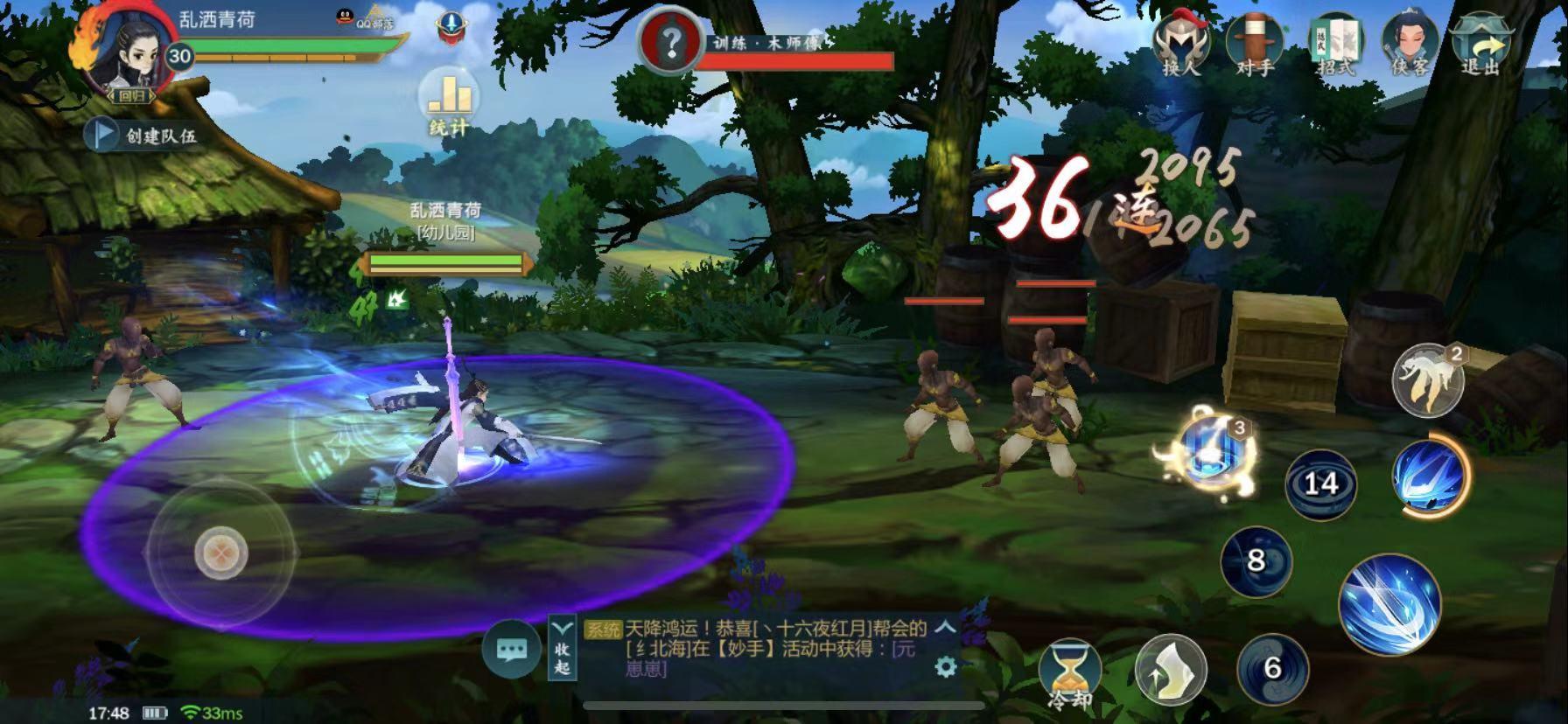Expand the chat with the up arrow

pos(945,627)
